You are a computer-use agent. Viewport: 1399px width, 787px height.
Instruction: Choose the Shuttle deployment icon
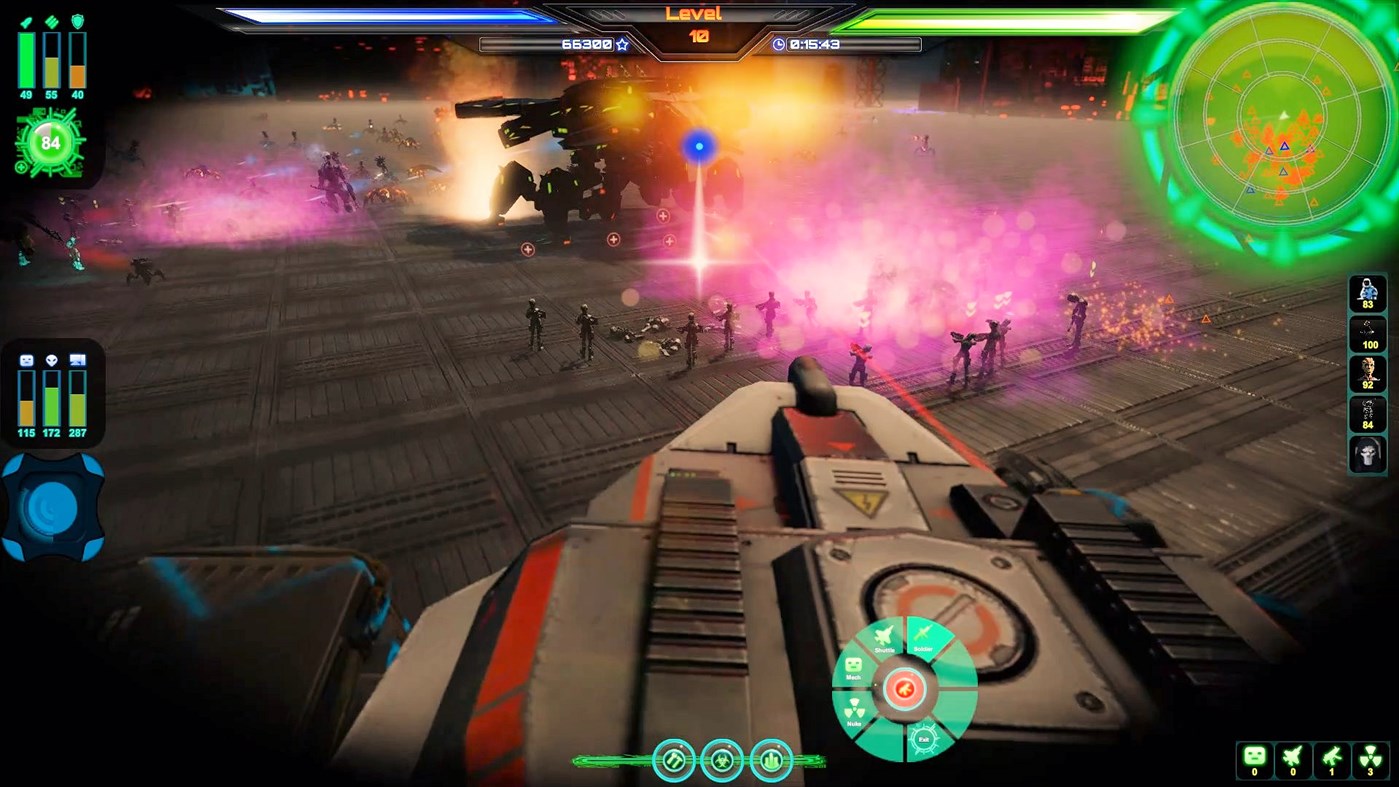pyautogui.click(x=882, y=635)
